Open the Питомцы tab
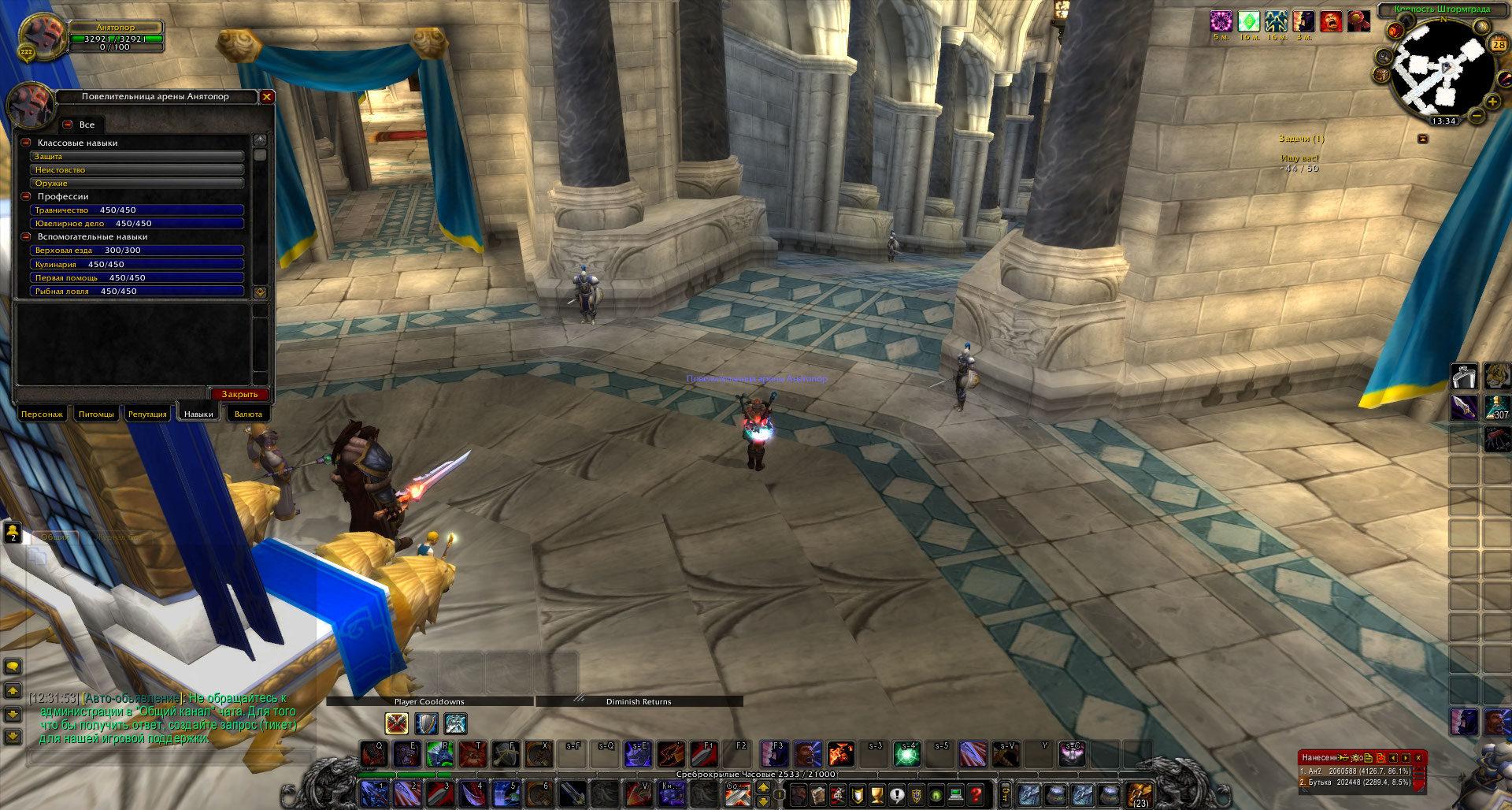The height and width of the screenshot is (810, 1512). point(96,414)
